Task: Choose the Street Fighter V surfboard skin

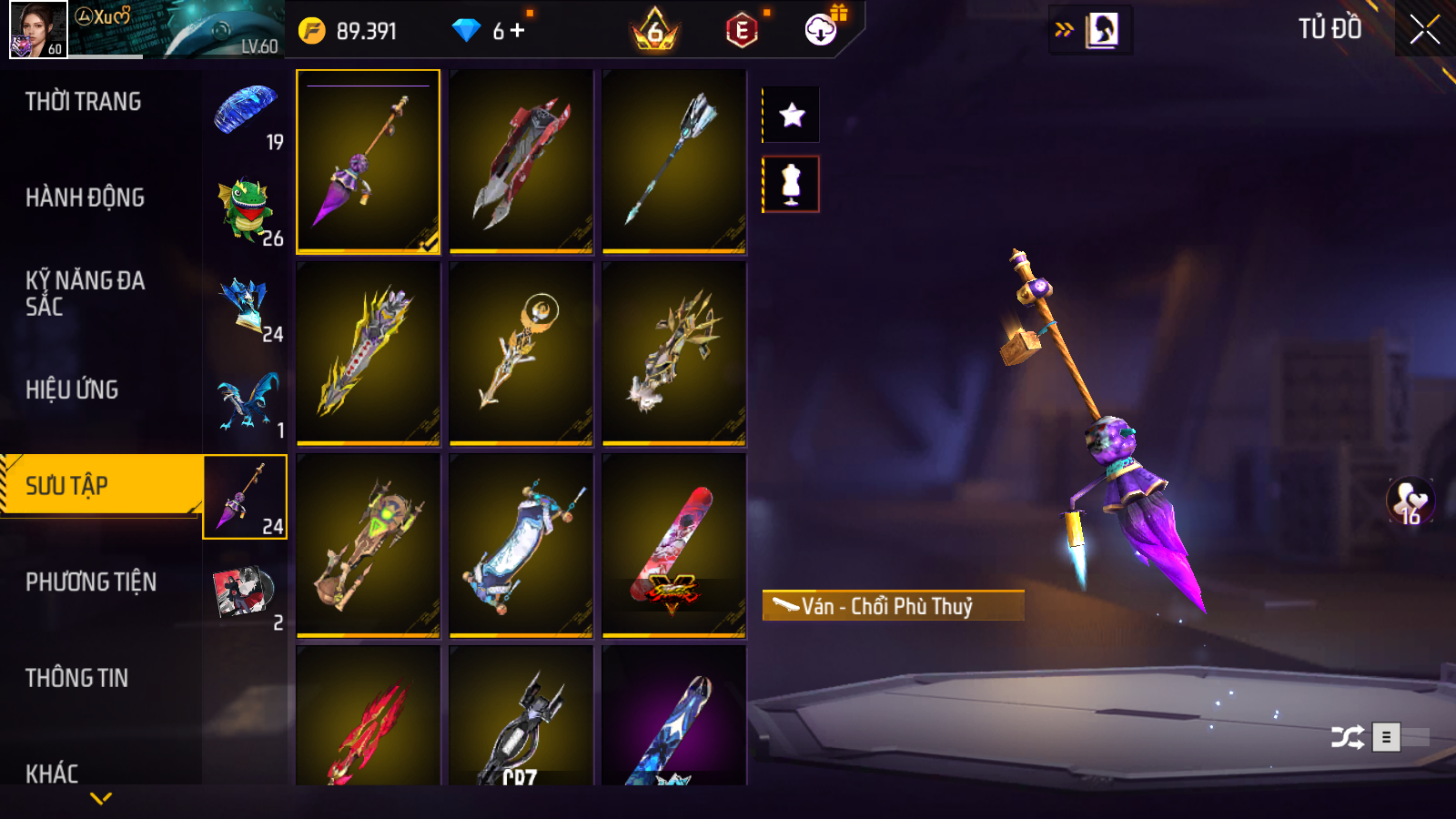Action: tap(673, 545)
